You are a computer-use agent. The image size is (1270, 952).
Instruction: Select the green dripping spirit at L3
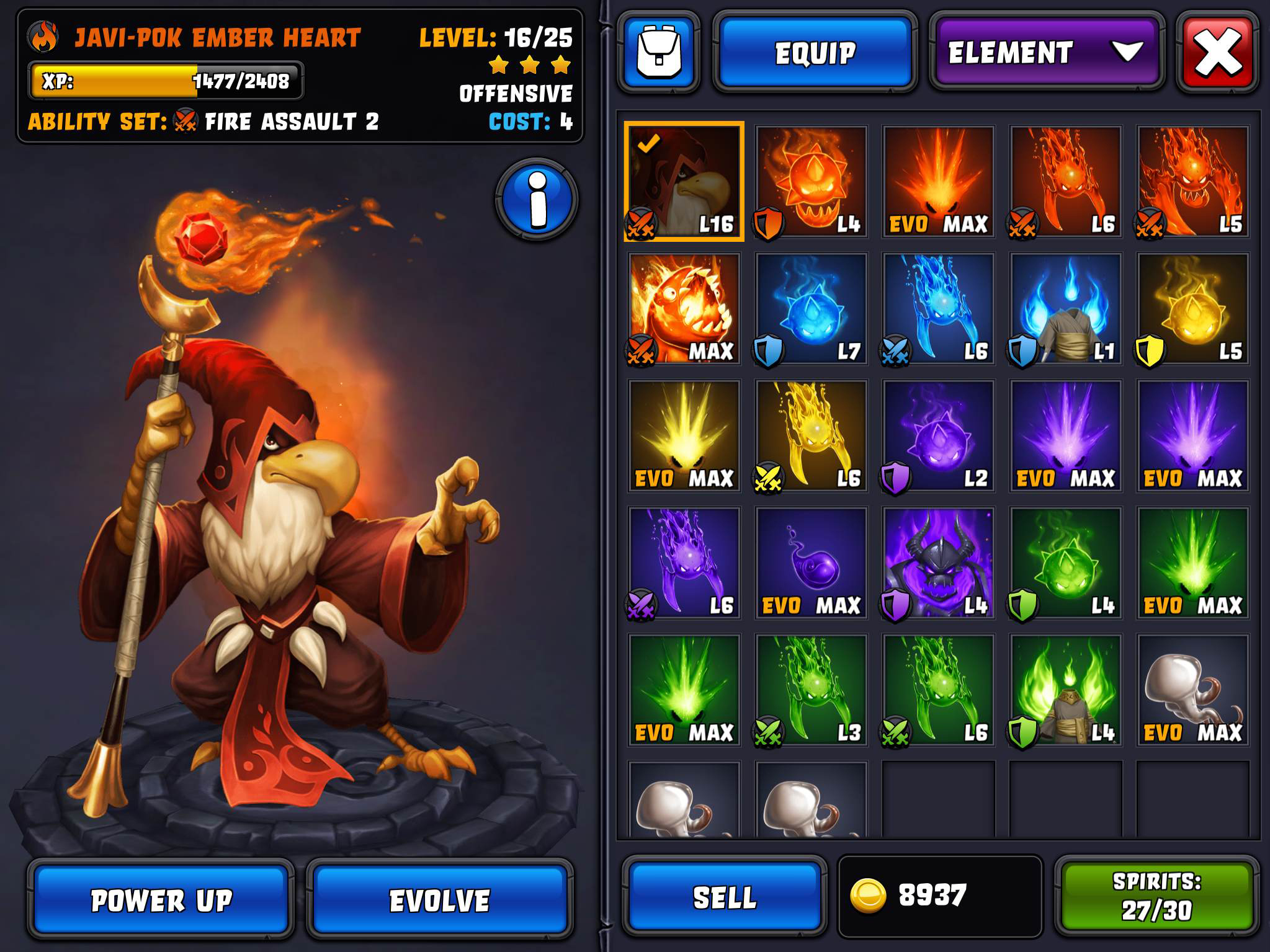pyautogui.click(x=811, y=690)
